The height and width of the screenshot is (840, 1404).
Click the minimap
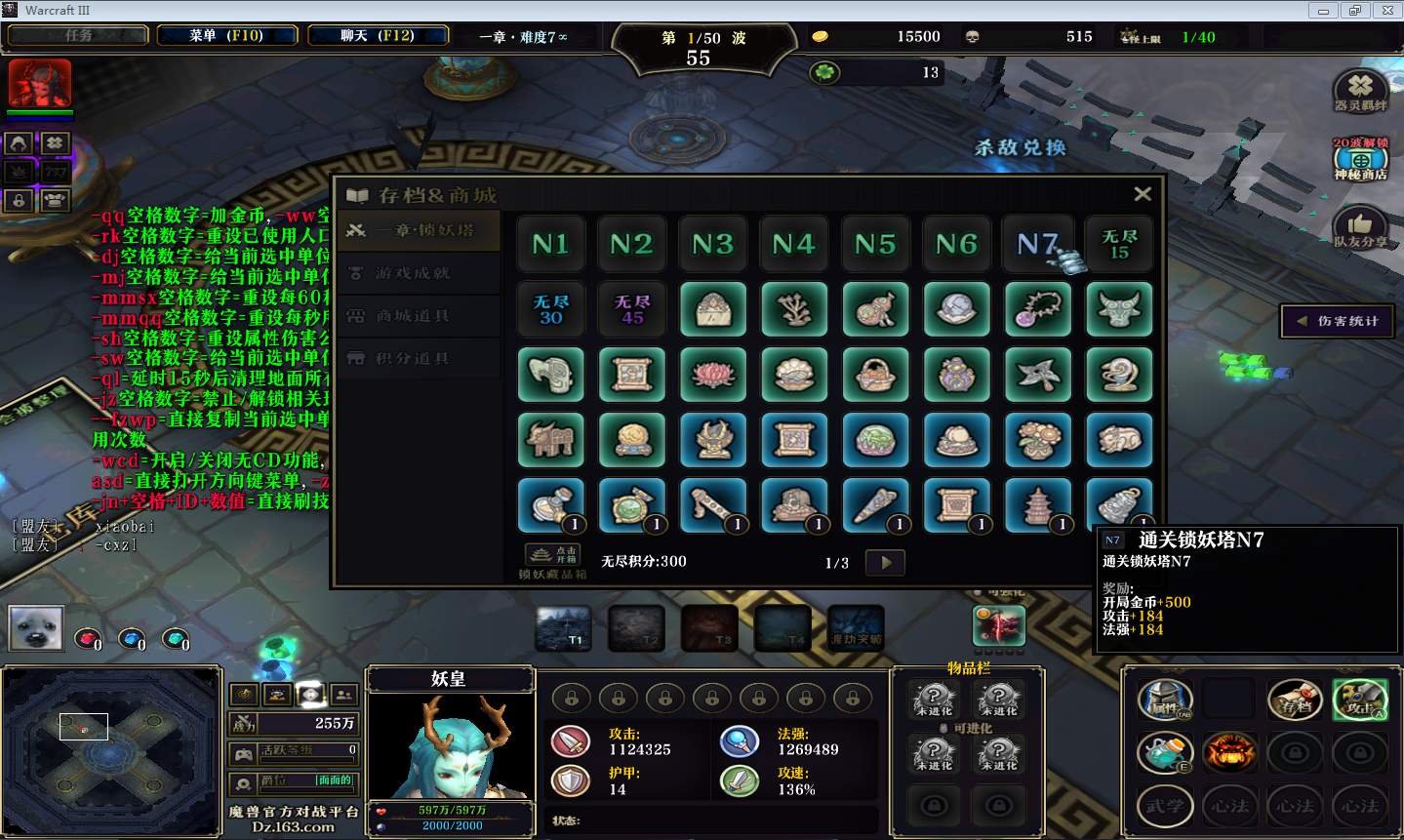[x=110, y=751]
